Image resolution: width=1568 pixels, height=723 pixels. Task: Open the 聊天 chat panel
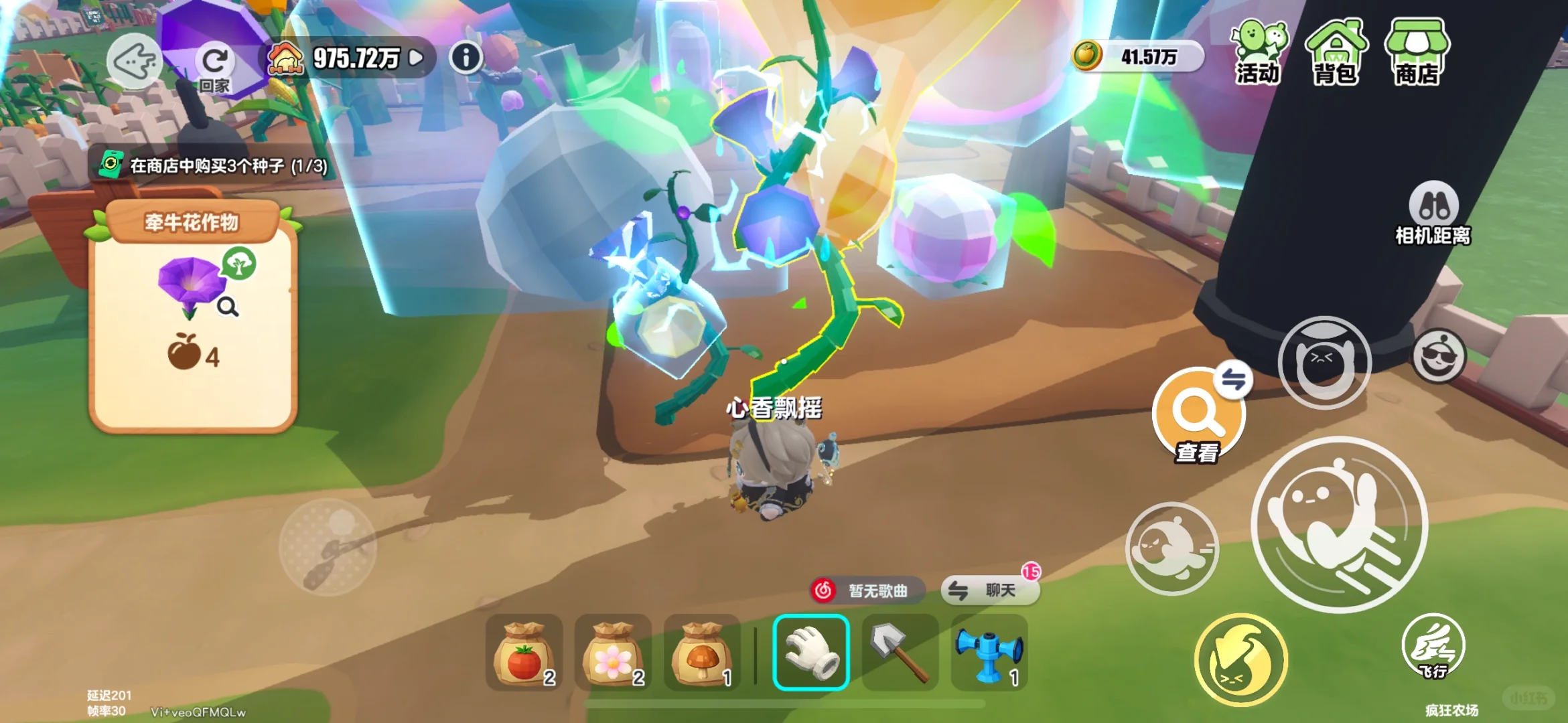(990, 590)
